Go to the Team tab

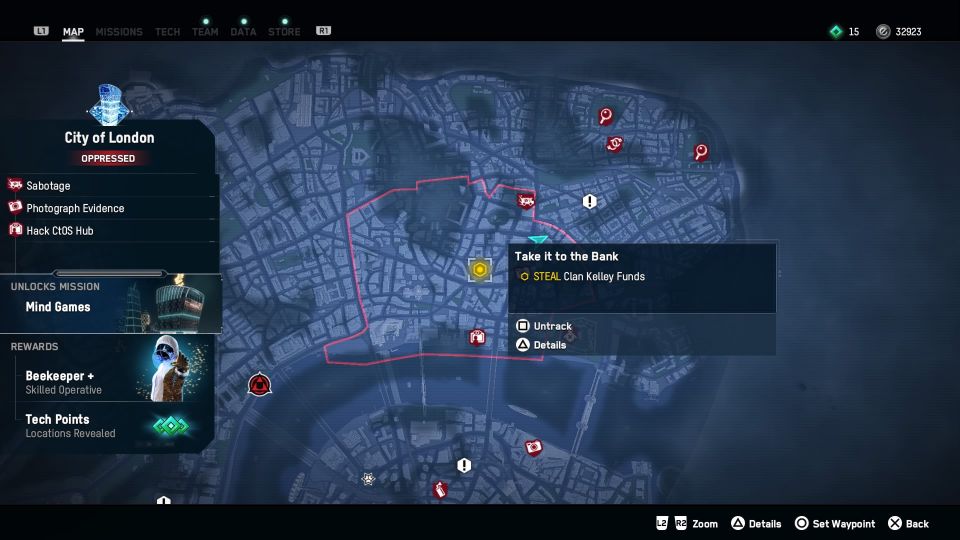[x=205, y=32]
